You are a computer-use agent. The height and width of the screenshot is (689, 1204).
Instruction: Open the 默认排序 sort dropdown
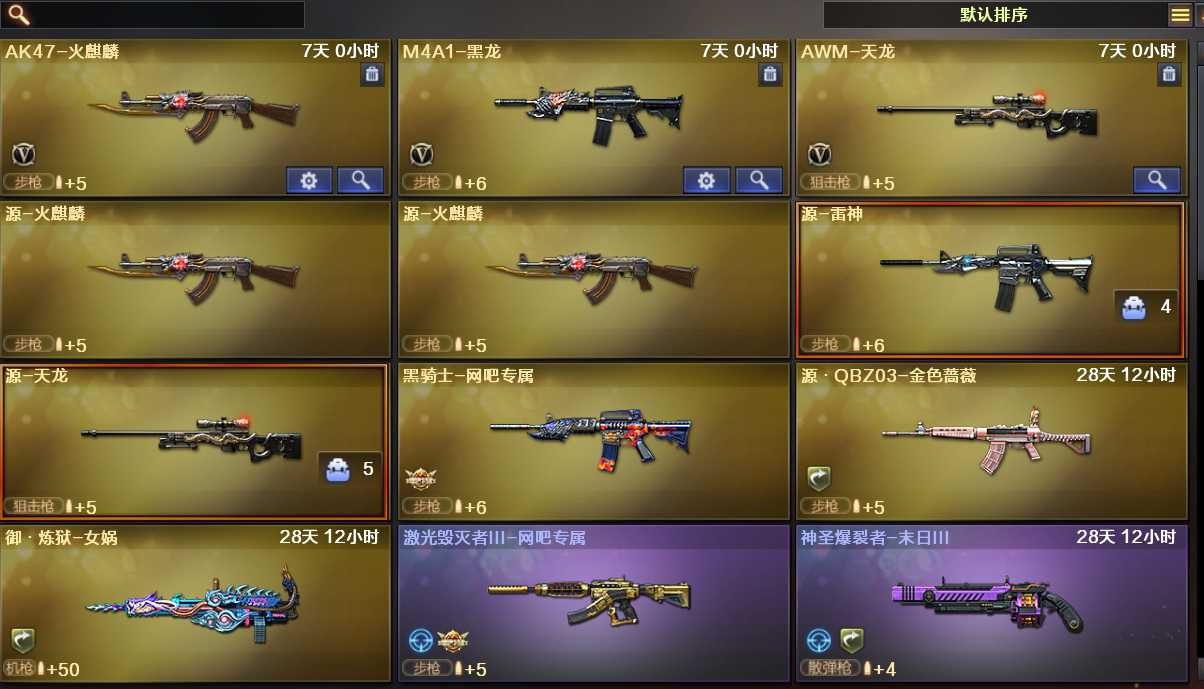tap(993, 15)
